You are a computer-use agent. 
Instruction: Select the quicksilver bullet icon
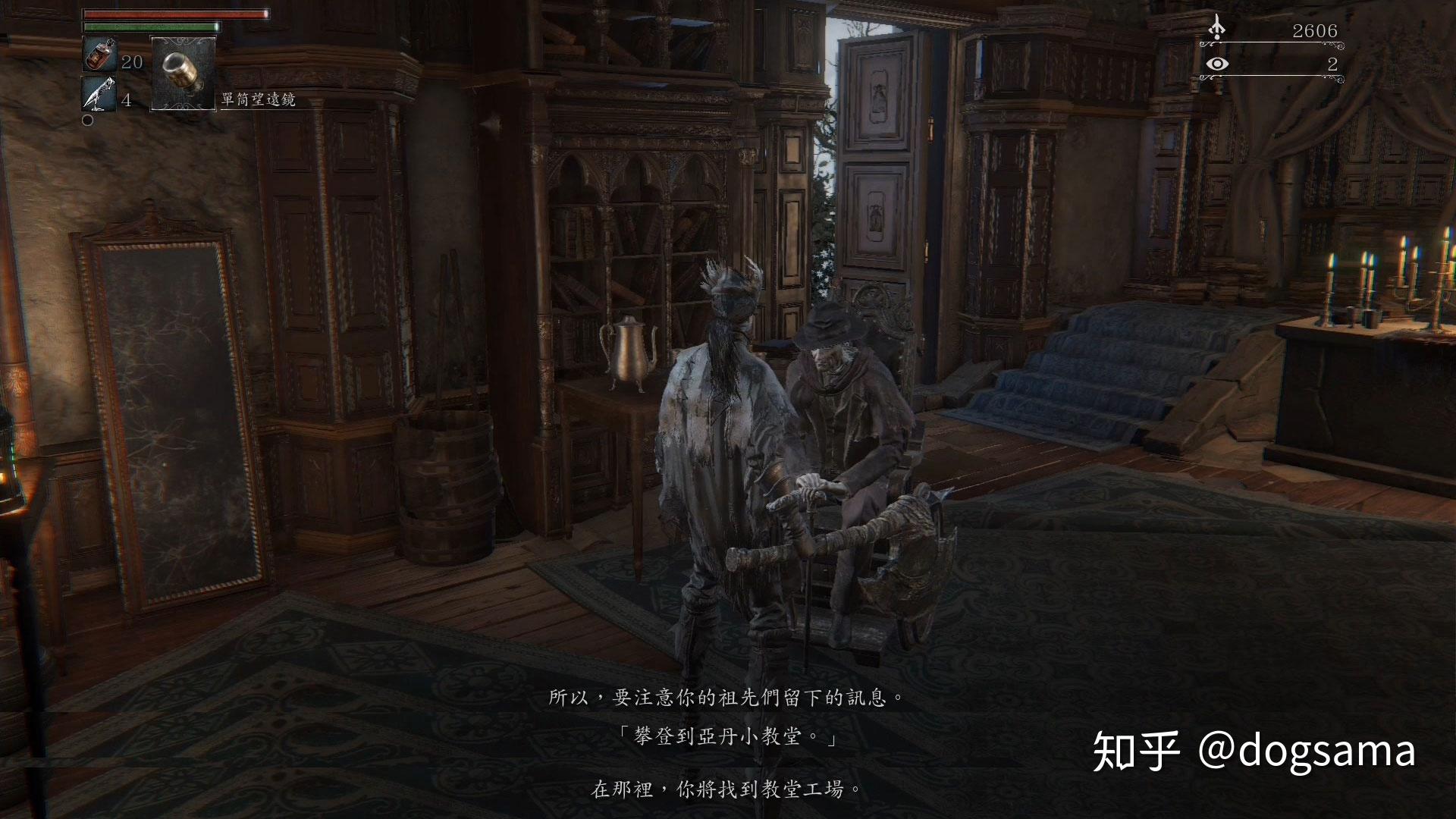pos(99,94)
